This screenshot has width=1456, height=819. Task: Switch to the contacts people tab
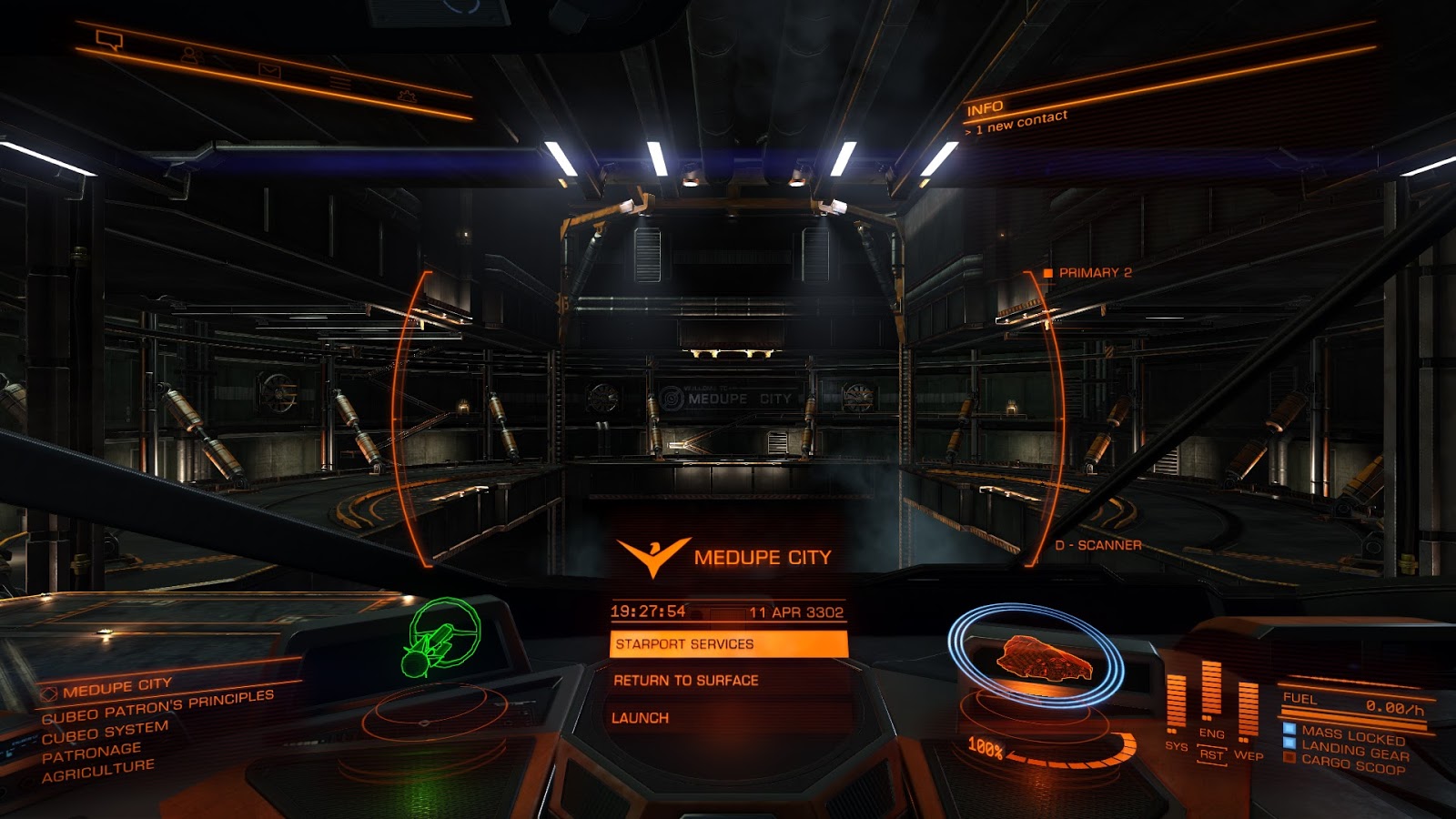click(190, 55)
